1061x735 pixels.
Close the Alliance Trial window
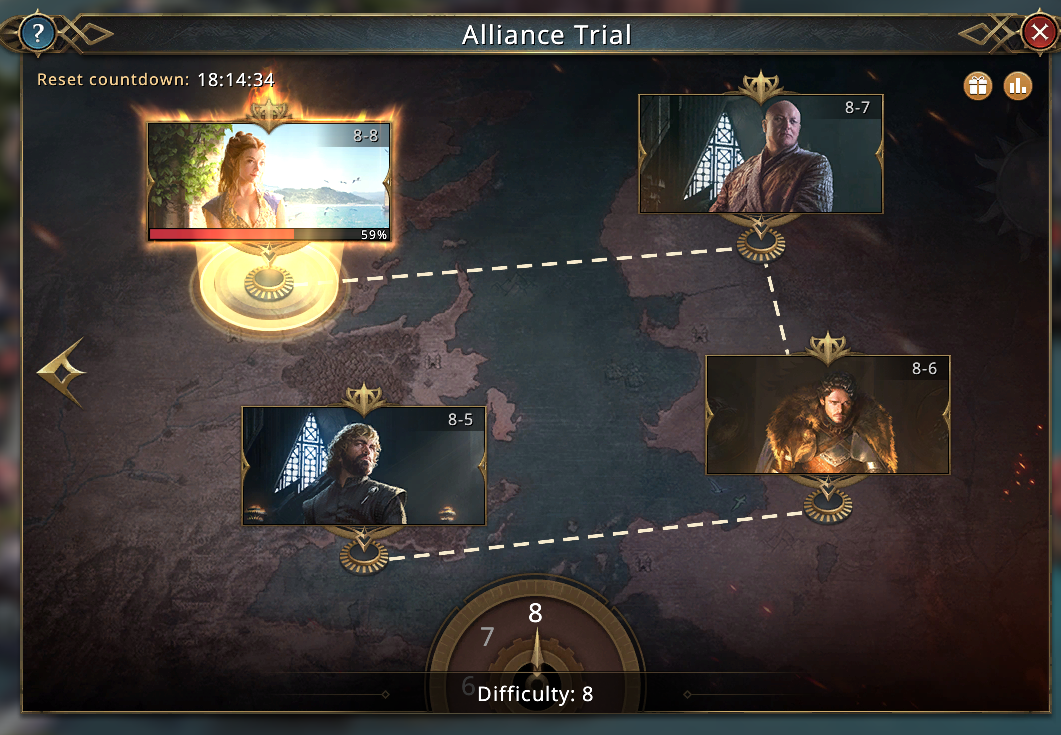(1038, 34)
